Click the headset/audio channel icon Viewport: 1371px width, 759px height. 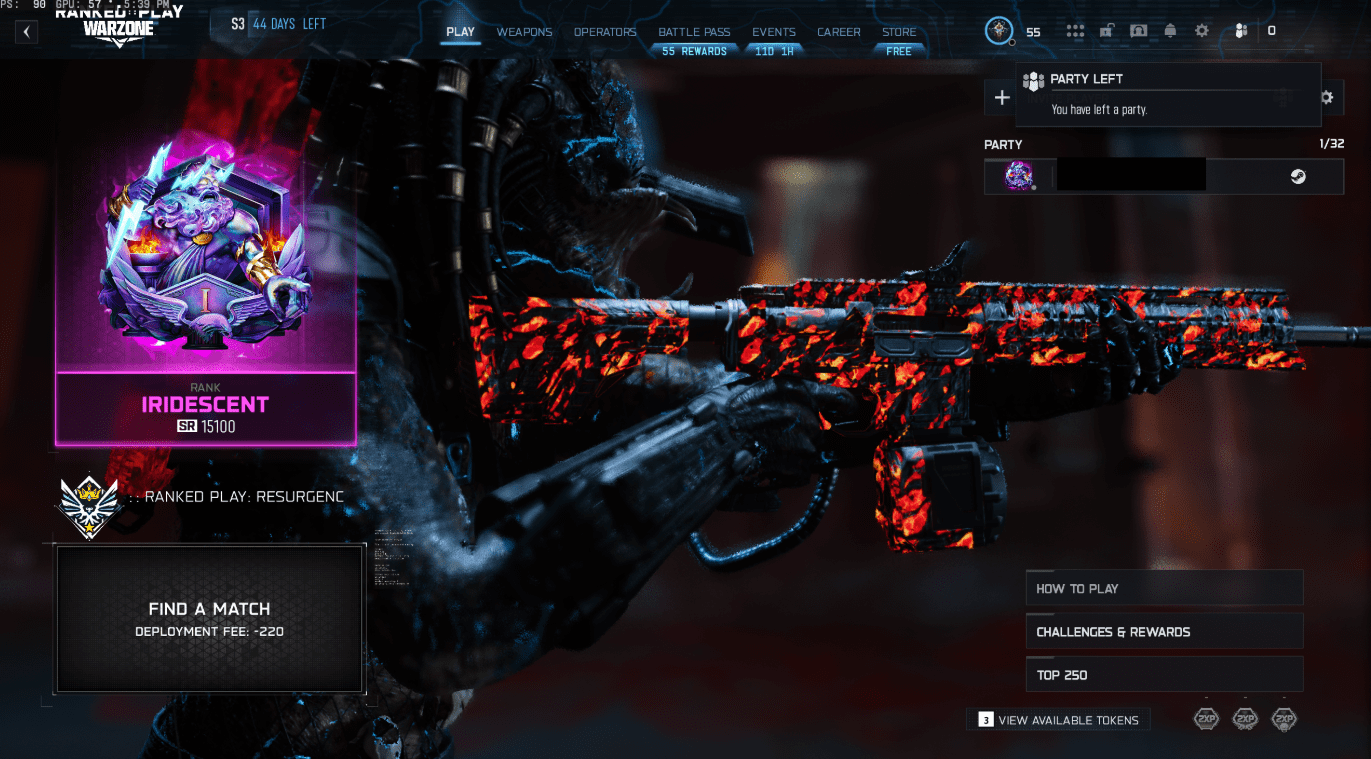click(1139, 31)
